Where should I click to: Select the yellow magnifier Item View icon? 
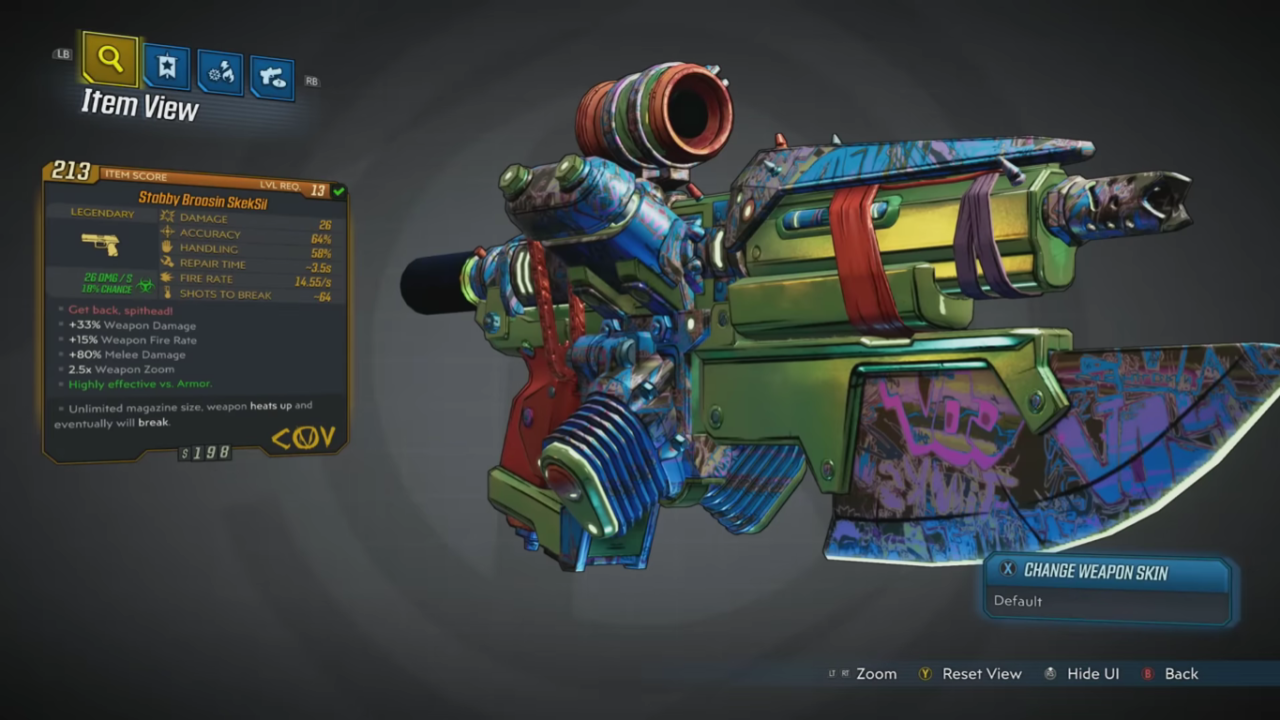click(109, 58)
